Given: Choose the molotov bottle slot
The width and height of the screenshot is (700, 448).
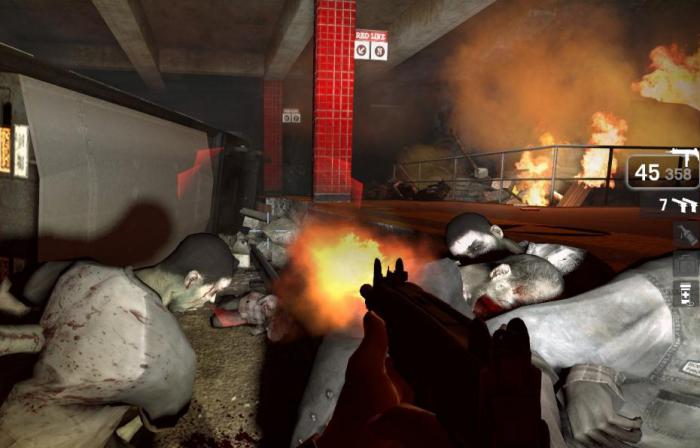Looking at the screenshot, I should click(685, 236).
